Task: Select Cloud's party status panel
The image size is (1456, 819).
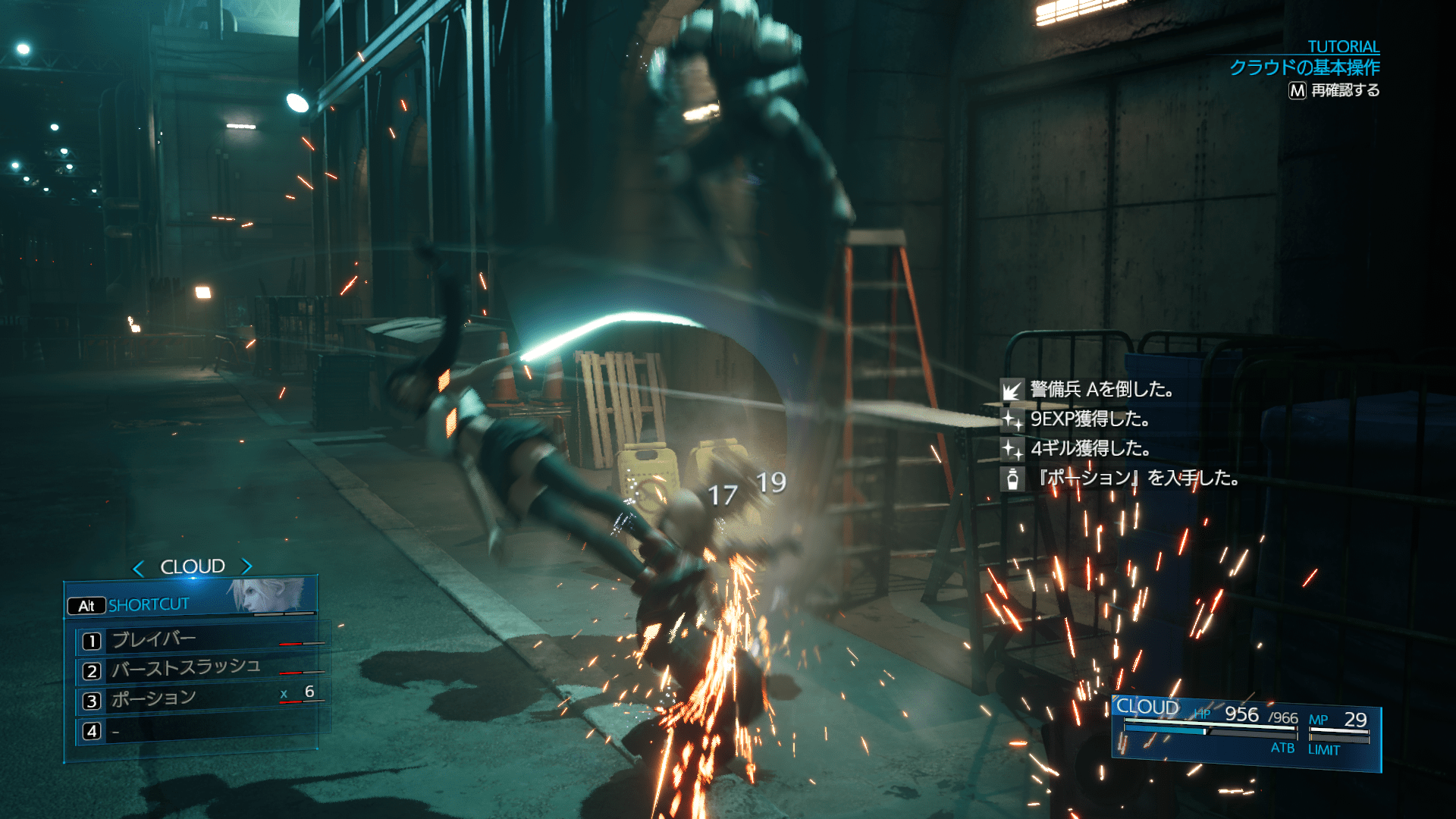Action: coord(1244,731)
